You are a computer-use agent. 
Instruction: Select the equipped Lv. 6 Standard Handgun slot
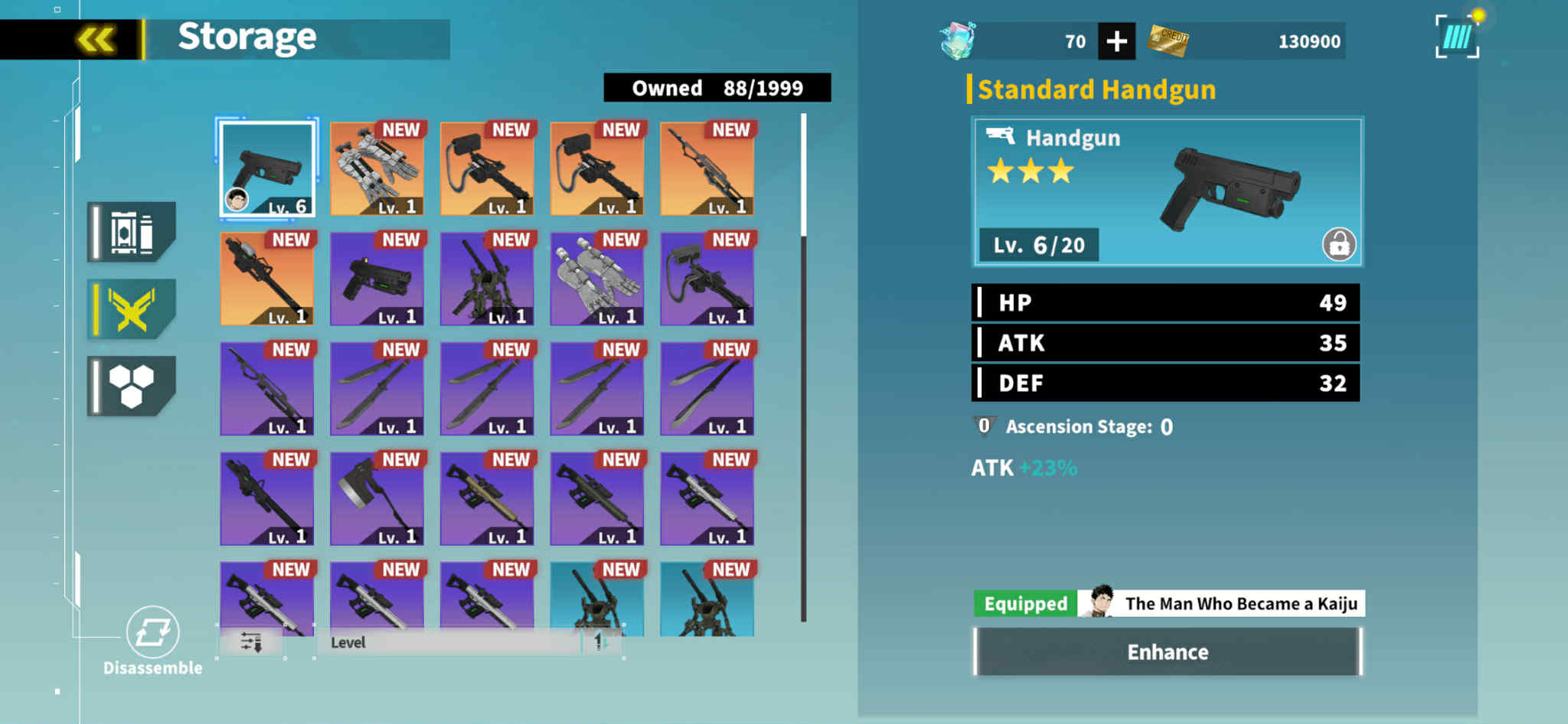coord(267,168)
